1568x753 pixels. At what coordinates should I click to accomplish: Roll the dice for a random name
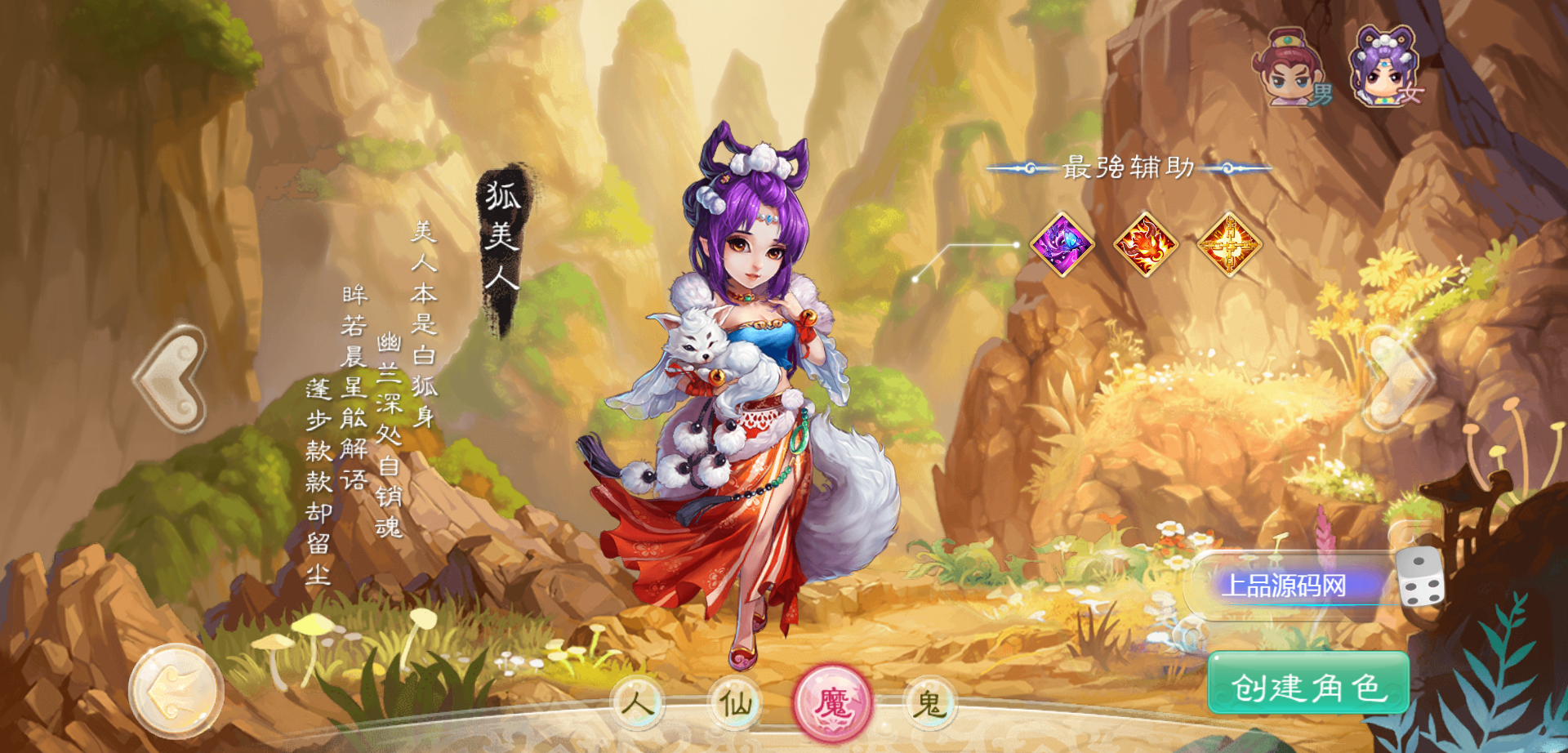coord(1421,578)
